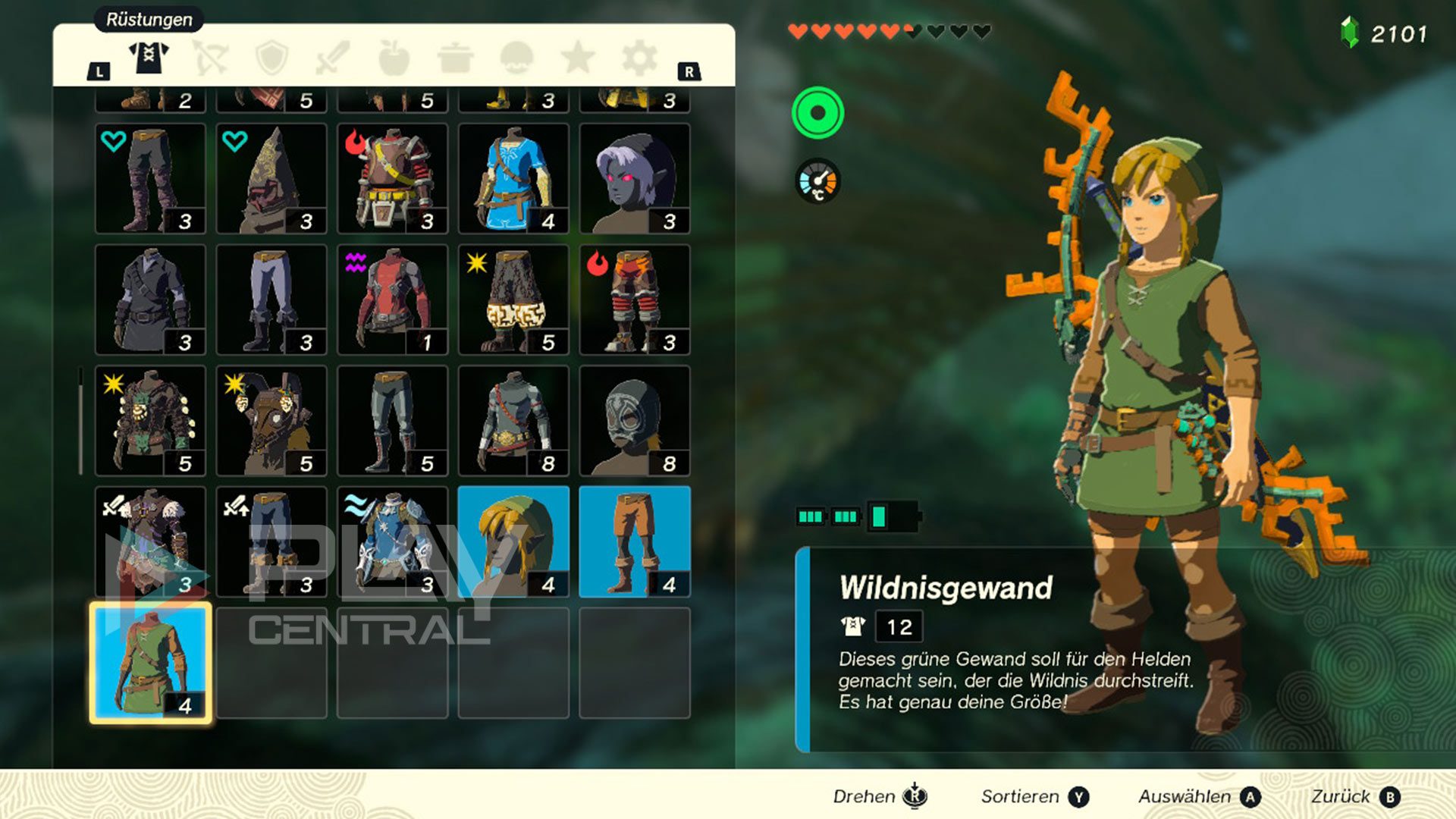The height and width of the screenshot is (819, 1456).
Task: Show the materials apple tab
Action: (x=394, y=58)
